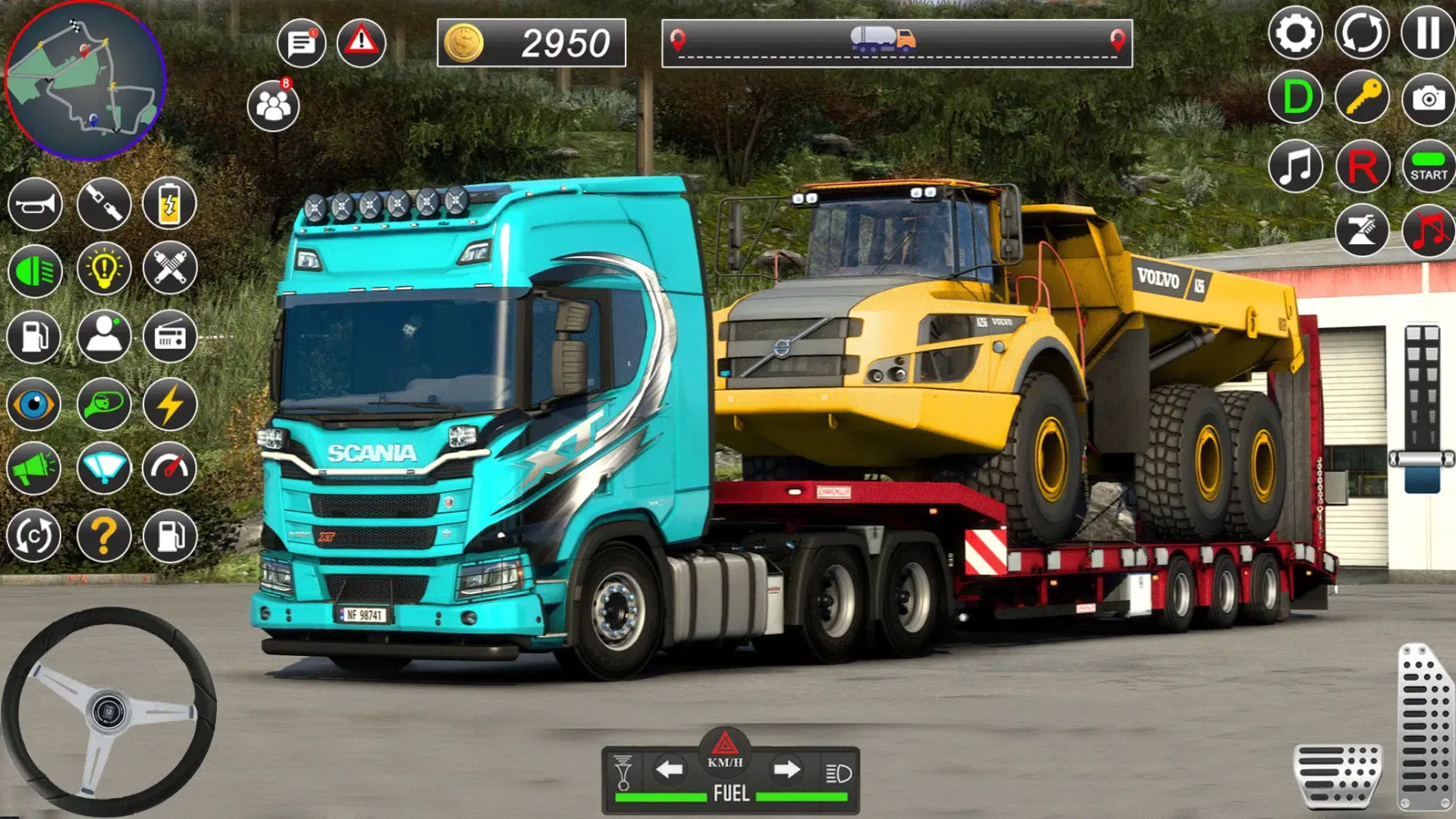
Task: Turn on the radio
Action: [x=171, y=338]
